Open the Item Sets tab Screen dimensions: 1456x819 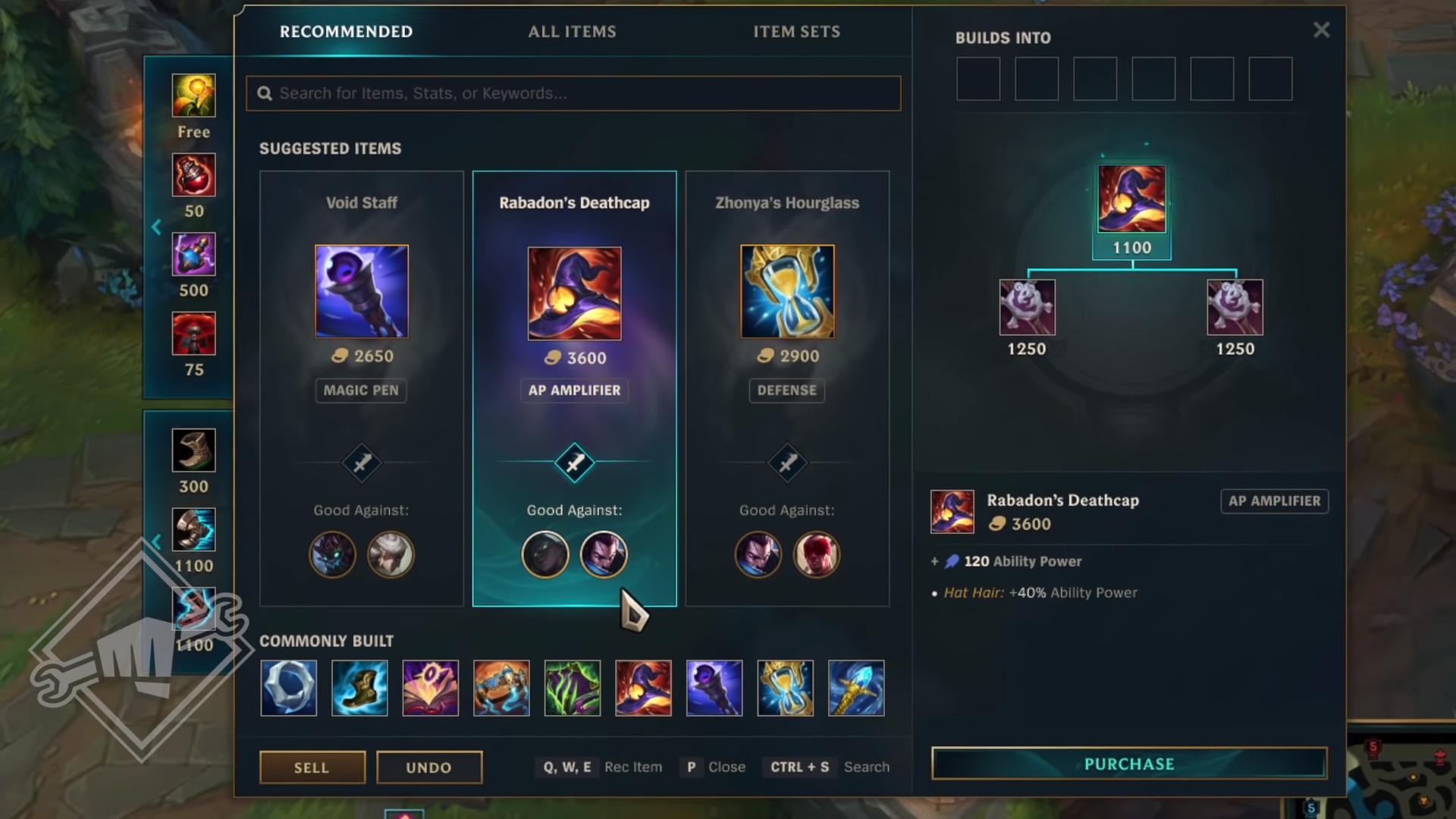tap(796, 32)
